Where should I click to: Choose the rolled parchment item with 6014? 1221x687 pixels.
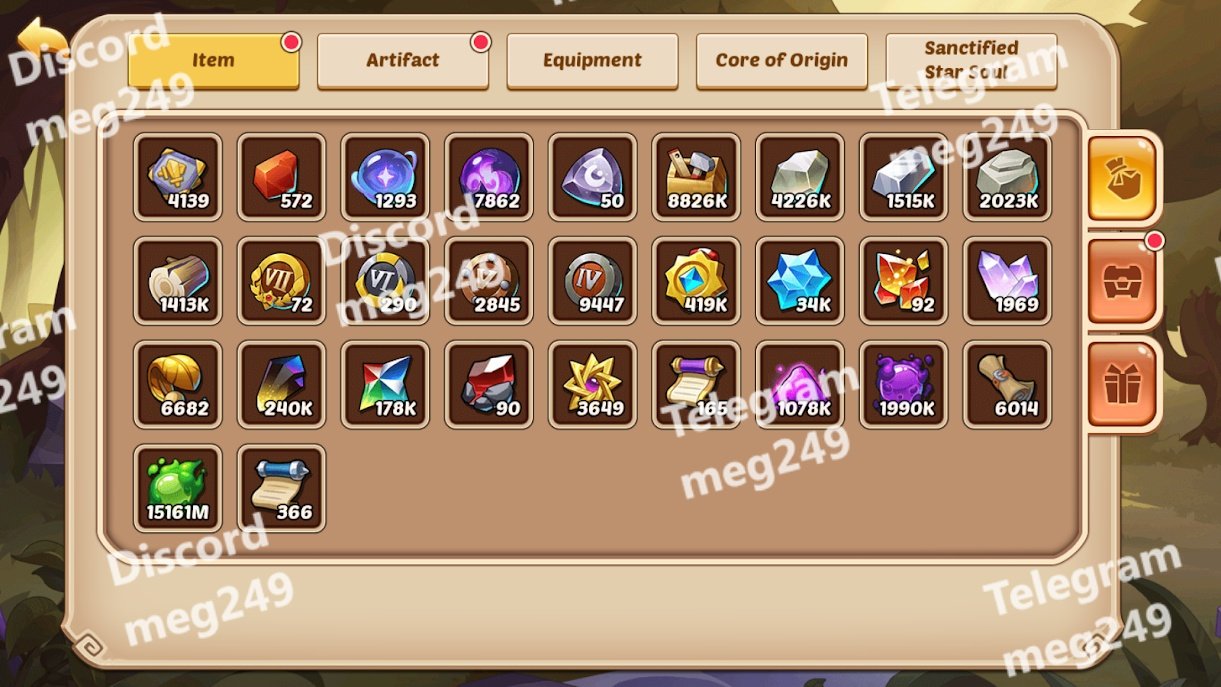coord(1007,385)
